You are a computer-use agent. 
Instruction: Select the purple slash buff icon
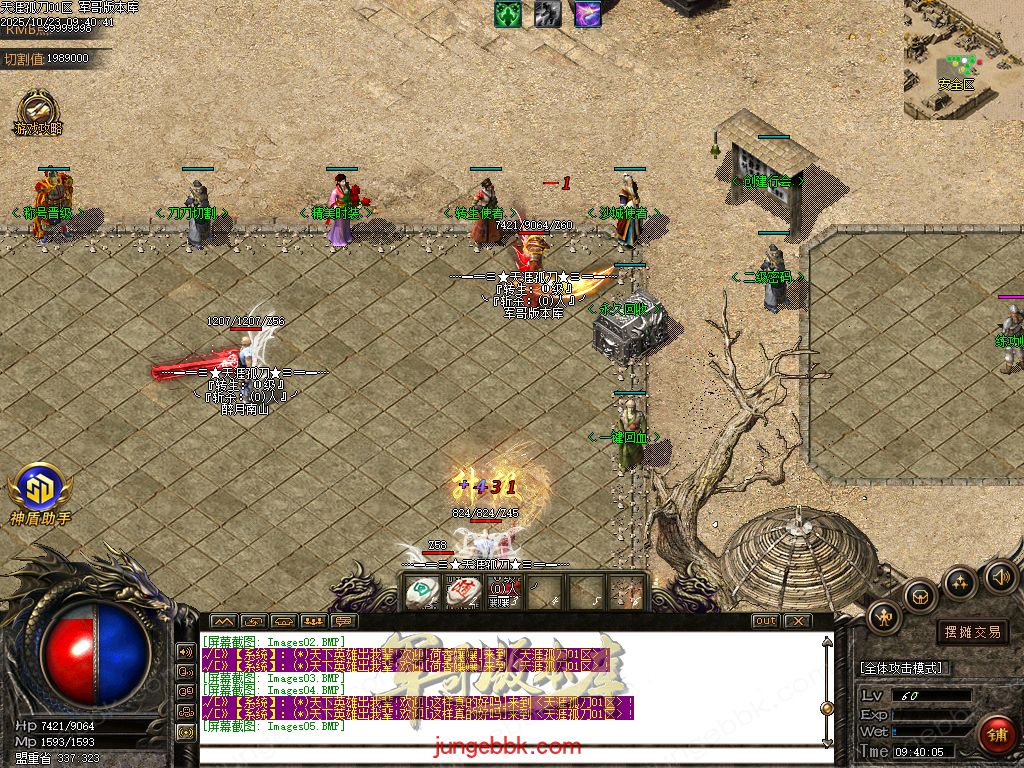click(x=587, y=14)
